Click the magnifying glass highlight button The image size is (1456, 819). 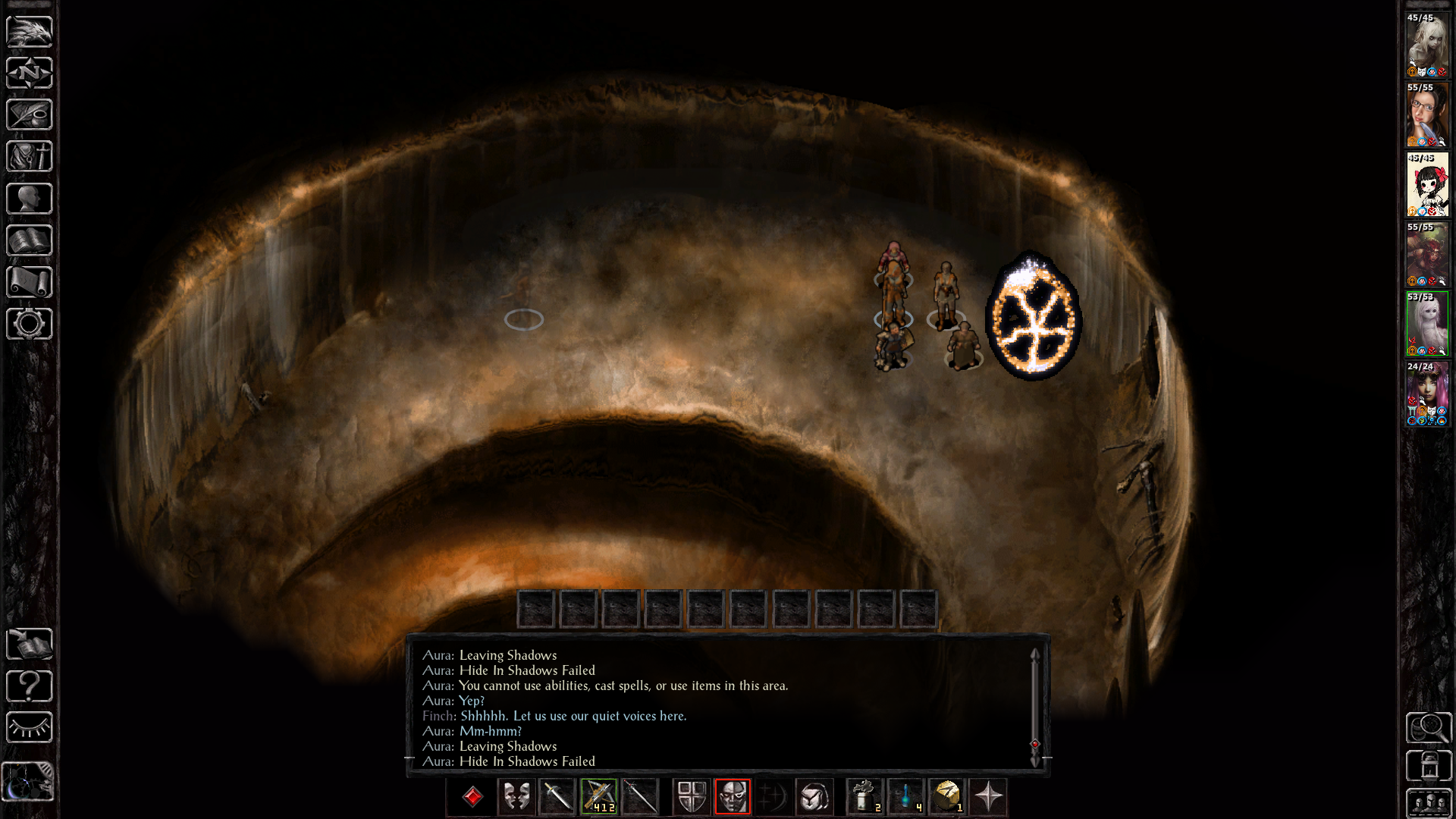pos(1429,728)
